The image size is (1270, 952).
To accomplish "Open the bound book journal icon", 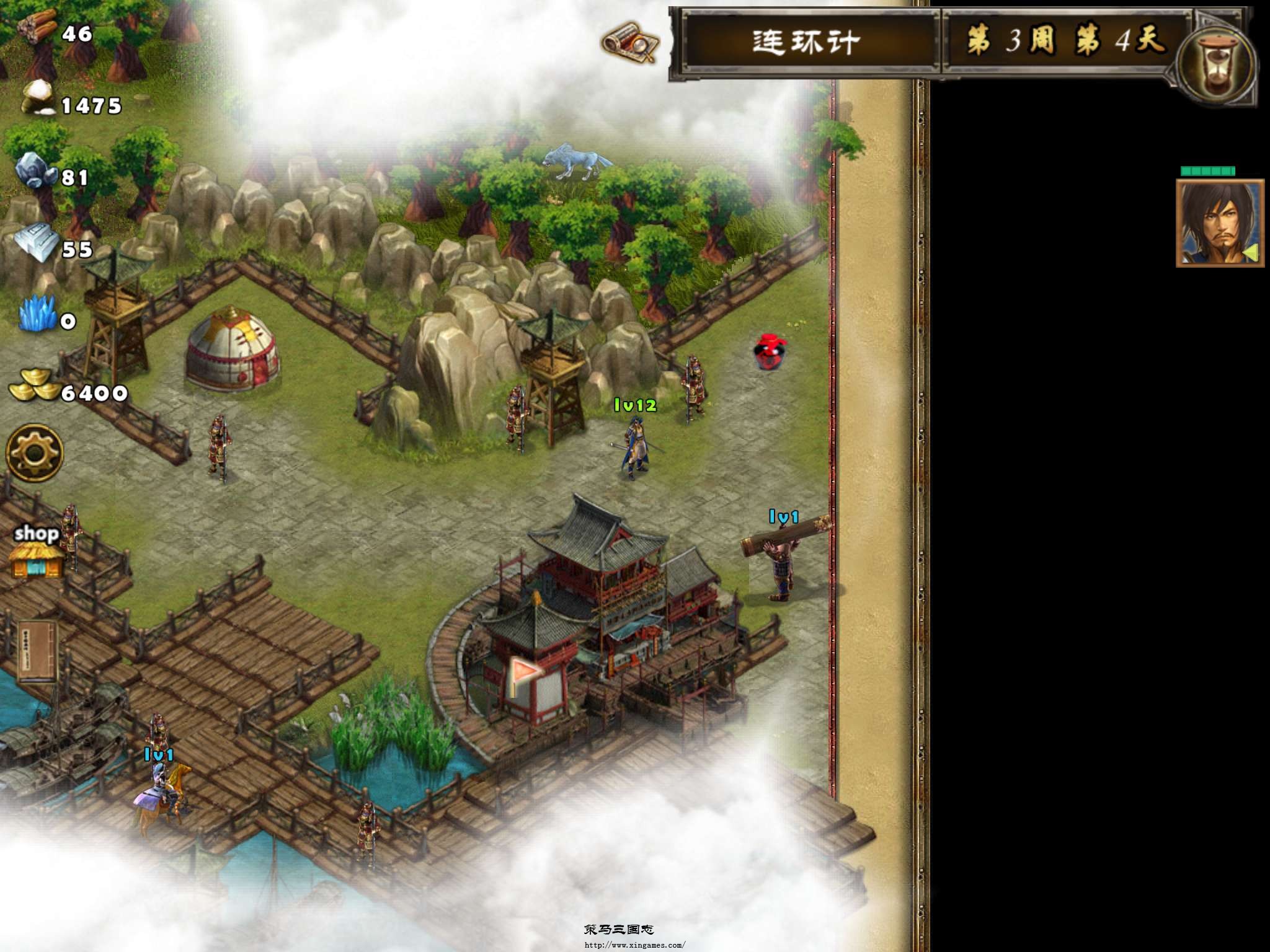I will tap(37, 652).
